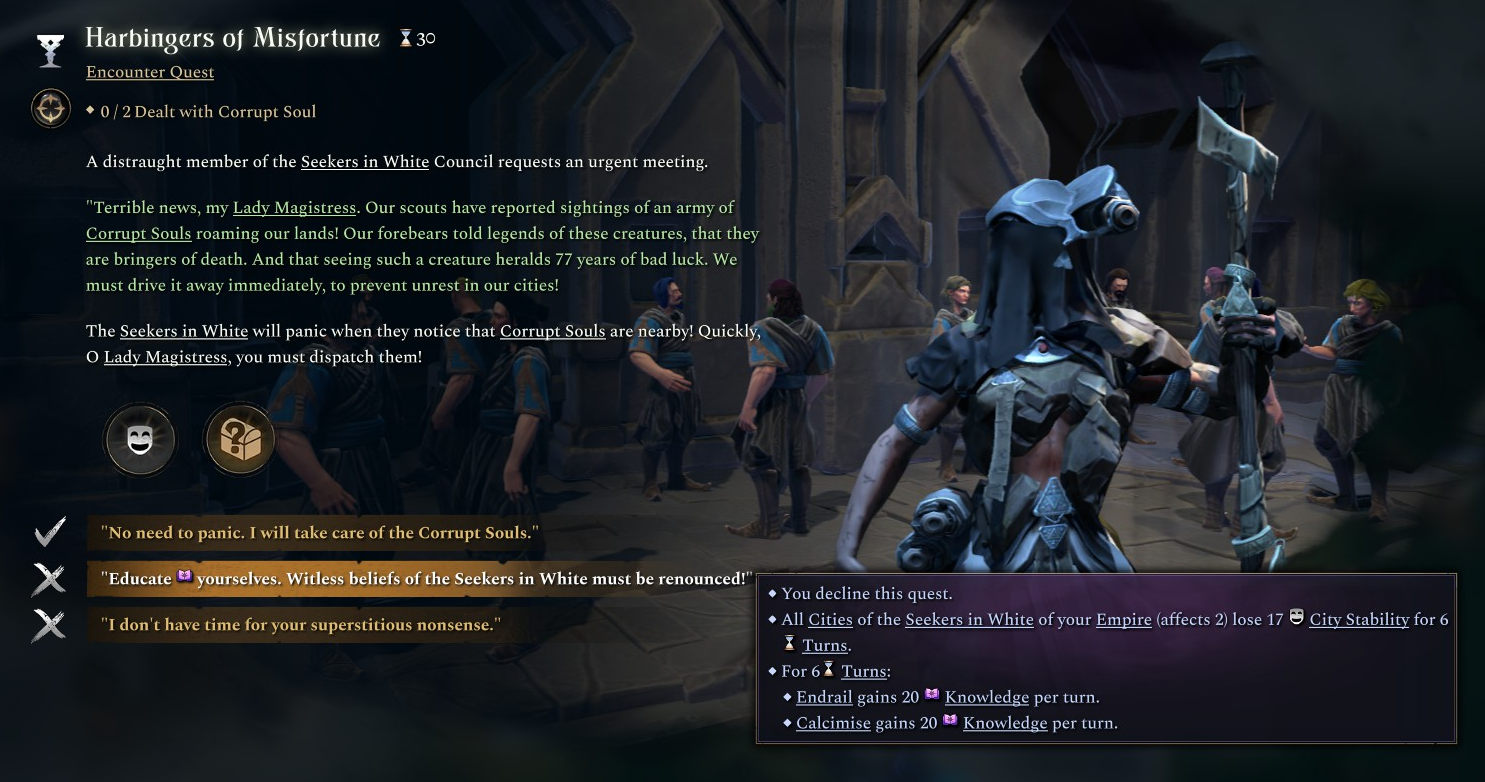
Task: Open the Encounter Quest link
Action: pyautogui.click(x=150, y=72)
